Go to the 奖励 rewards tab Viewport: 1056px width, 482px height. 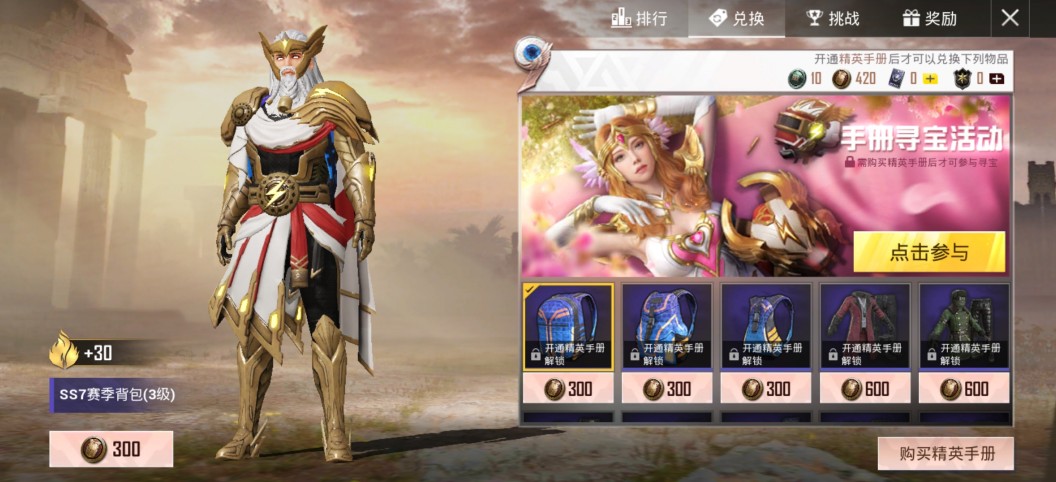click(930, 18)
